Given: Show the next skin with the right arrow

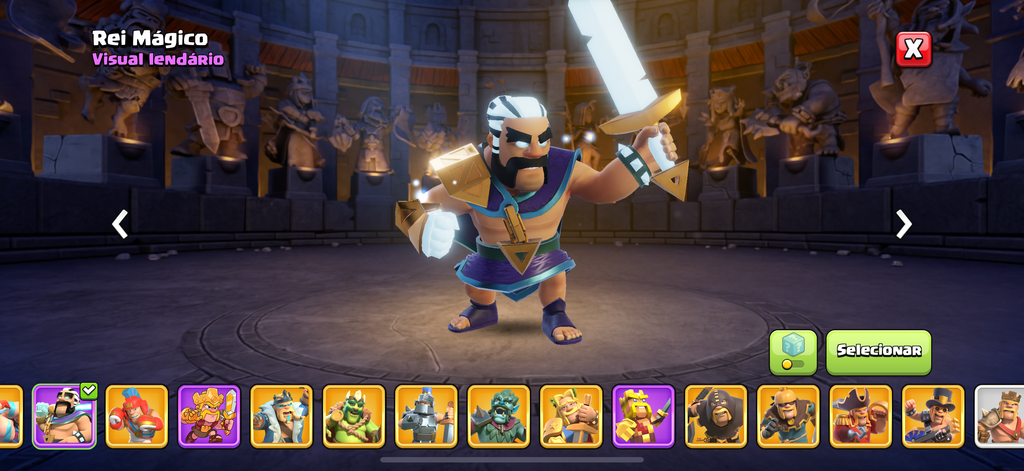Looking at the screenshot, I should tap(904, 224).
